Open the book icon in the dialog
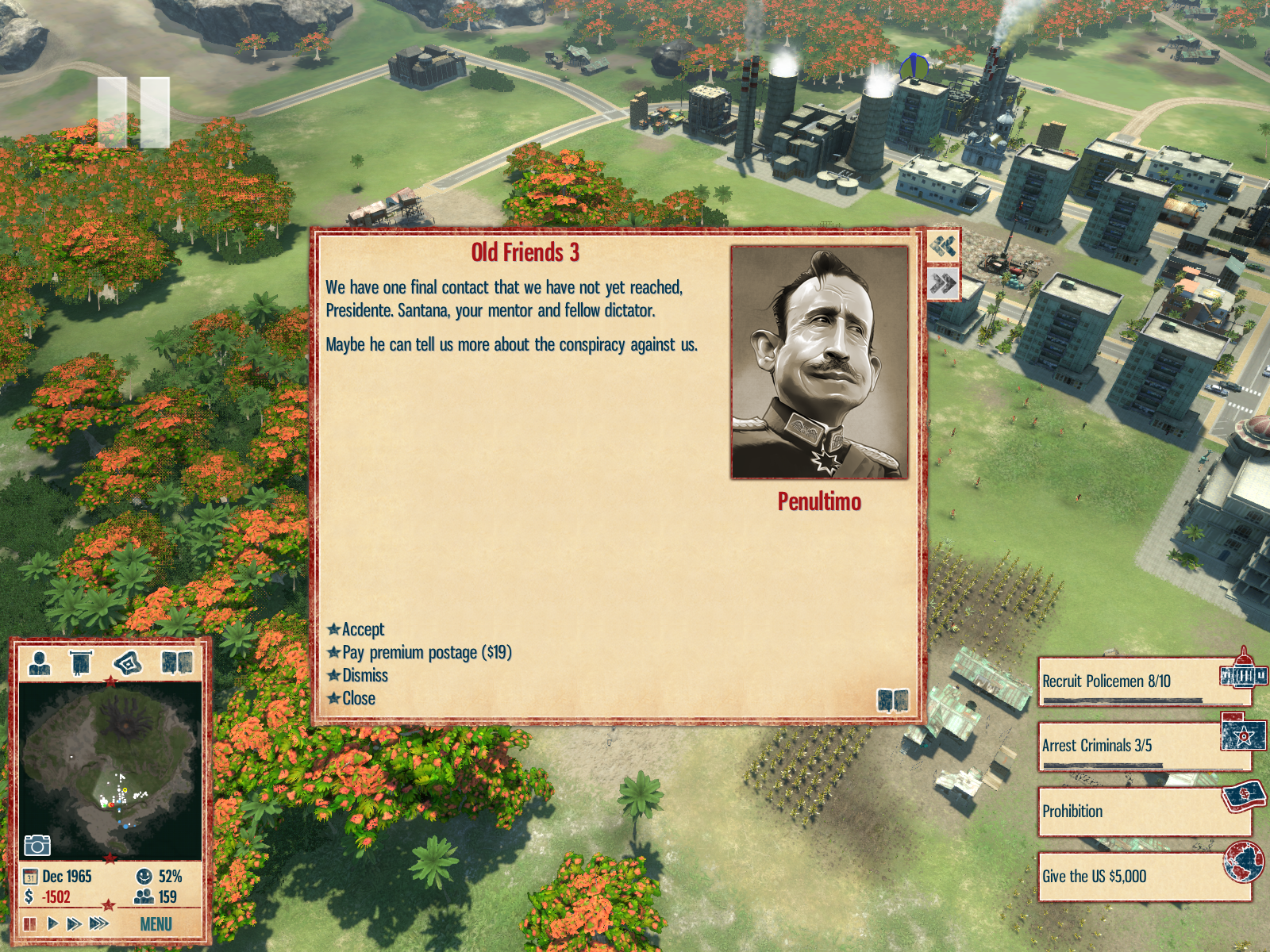The image size is (1270, 952). [892, 701]
